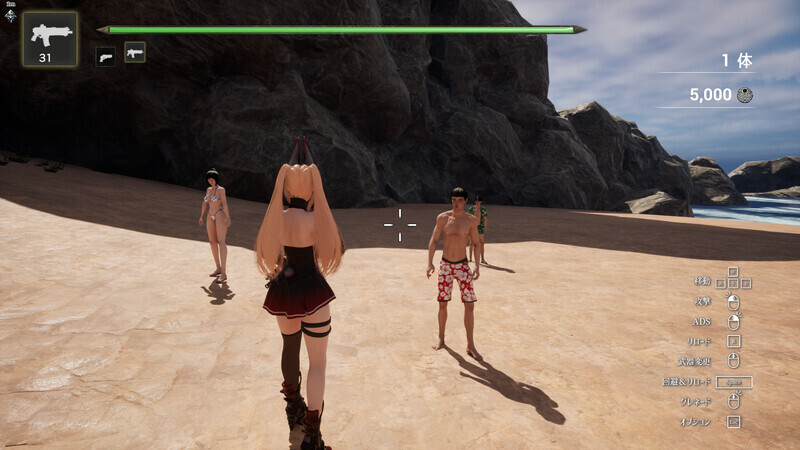Click the diamond emblem icon

[x=9, y=15]
